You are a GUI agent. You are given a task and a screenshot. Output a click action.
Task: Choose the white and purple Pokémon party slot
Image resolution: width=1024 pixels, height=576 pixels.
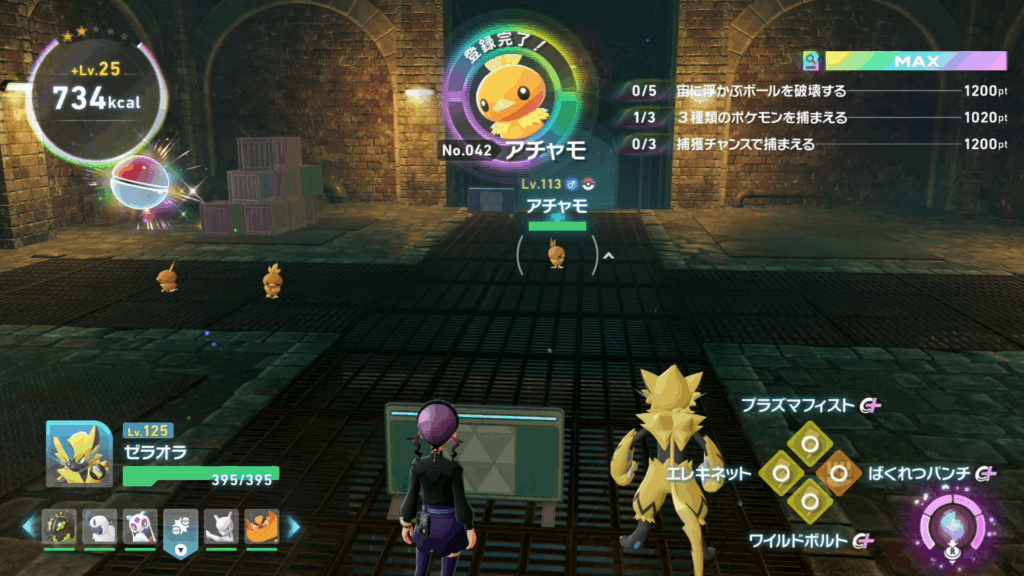(140, 526)
